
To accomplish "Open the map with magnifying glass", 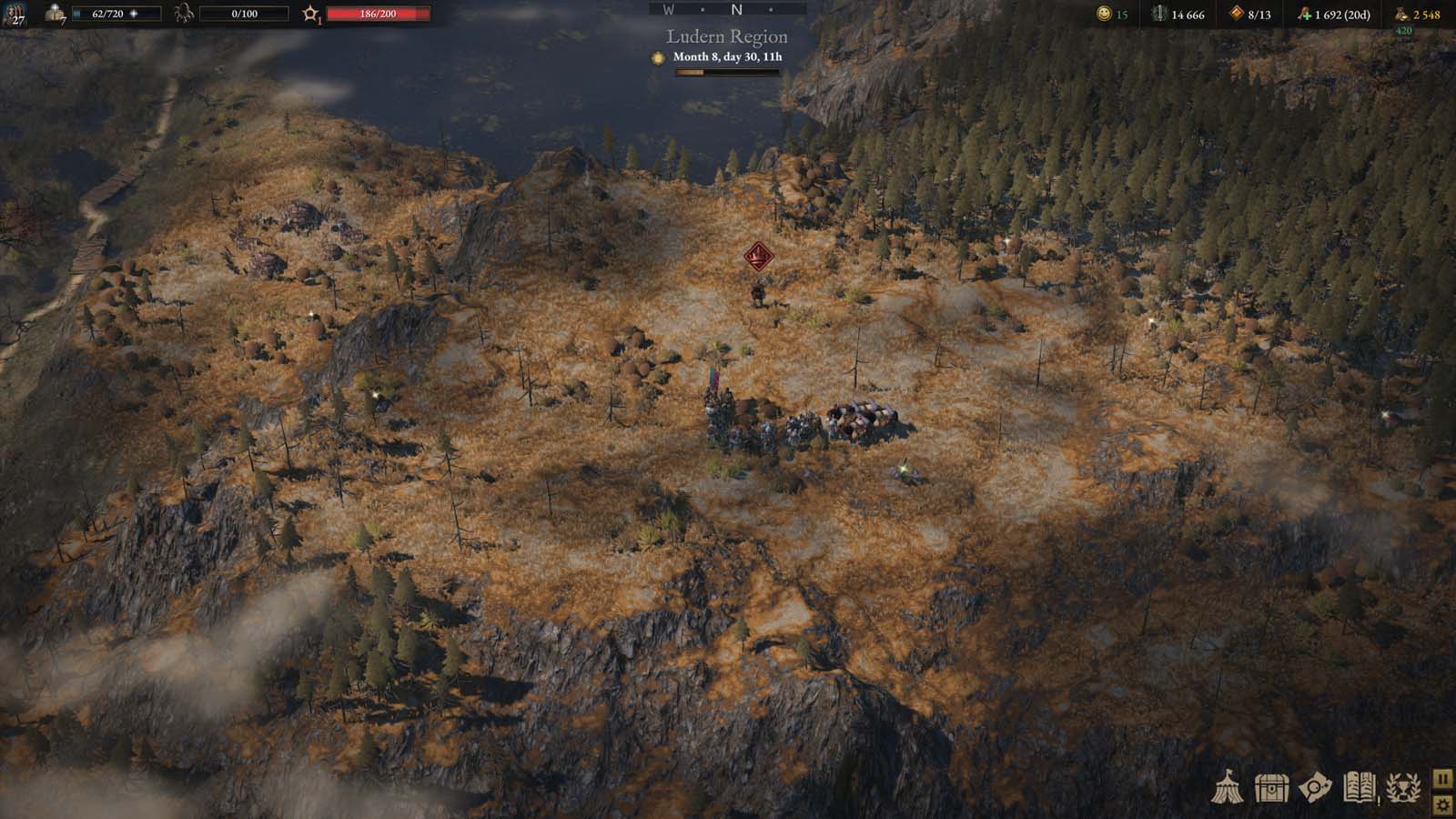I will point(1315,788).
